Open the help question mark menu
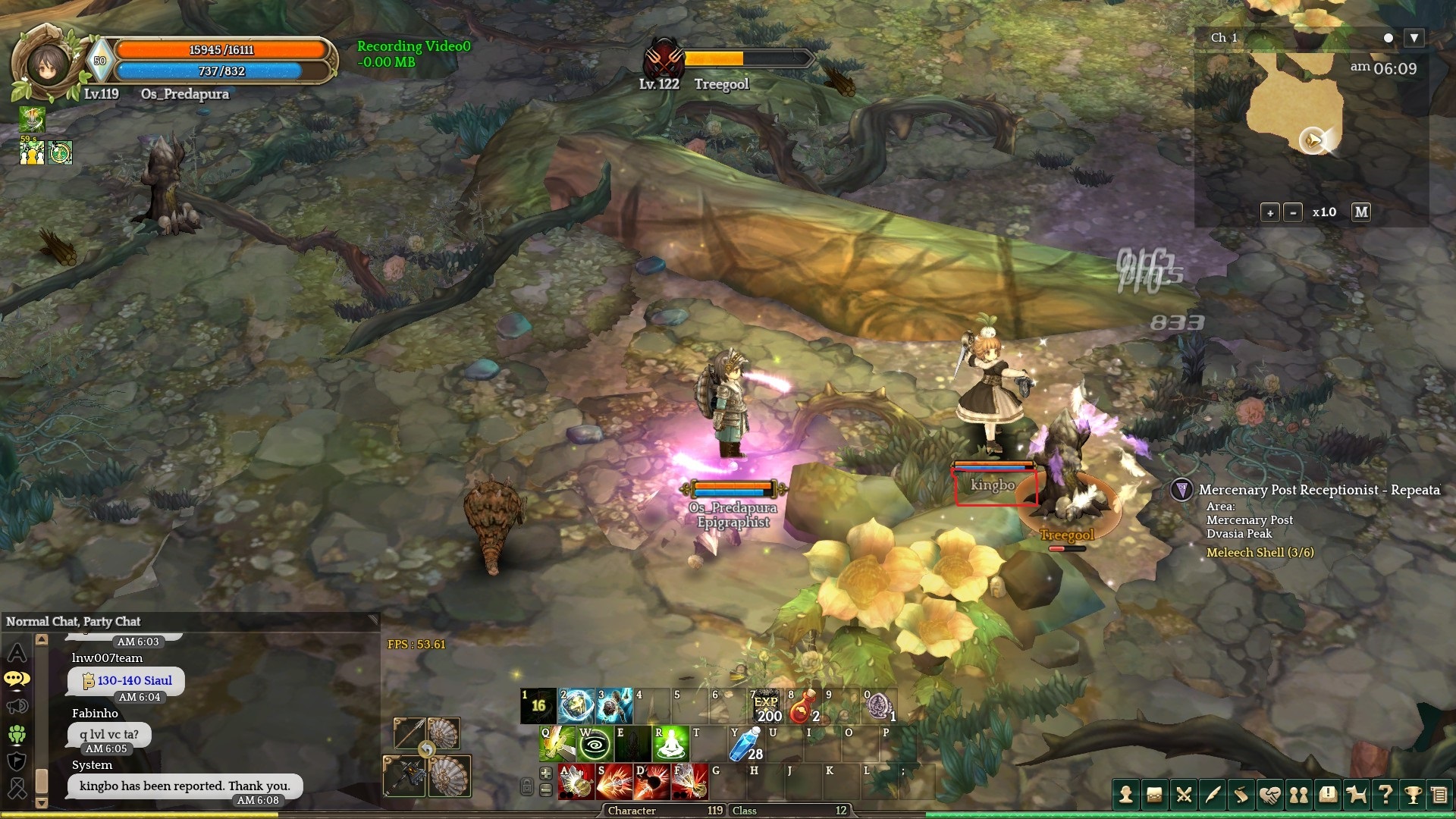This screenshot has height=819, width=1456. click(1385, 795)
